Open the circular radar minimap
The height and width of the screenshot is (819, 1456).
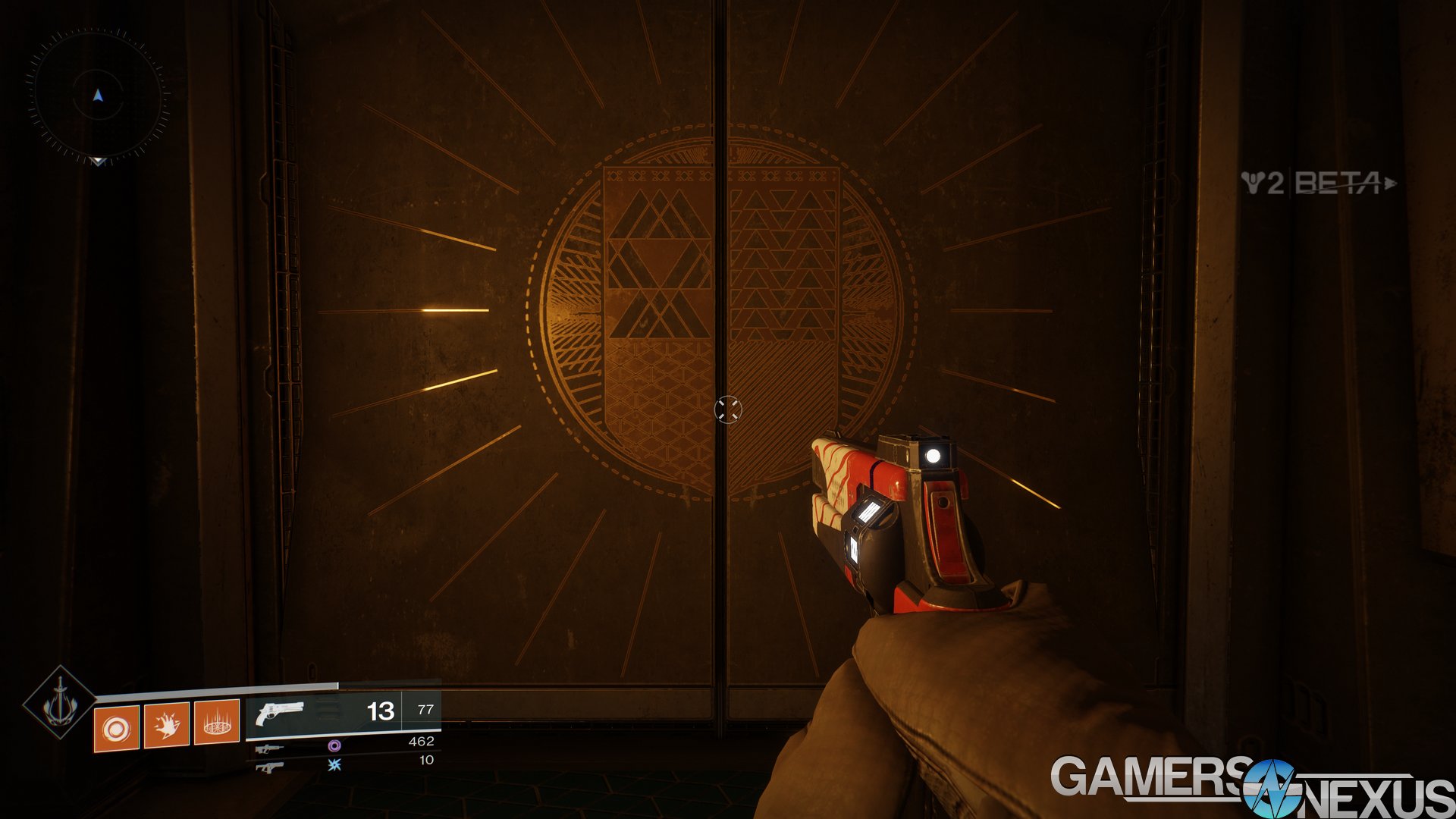tap(97, 96)
